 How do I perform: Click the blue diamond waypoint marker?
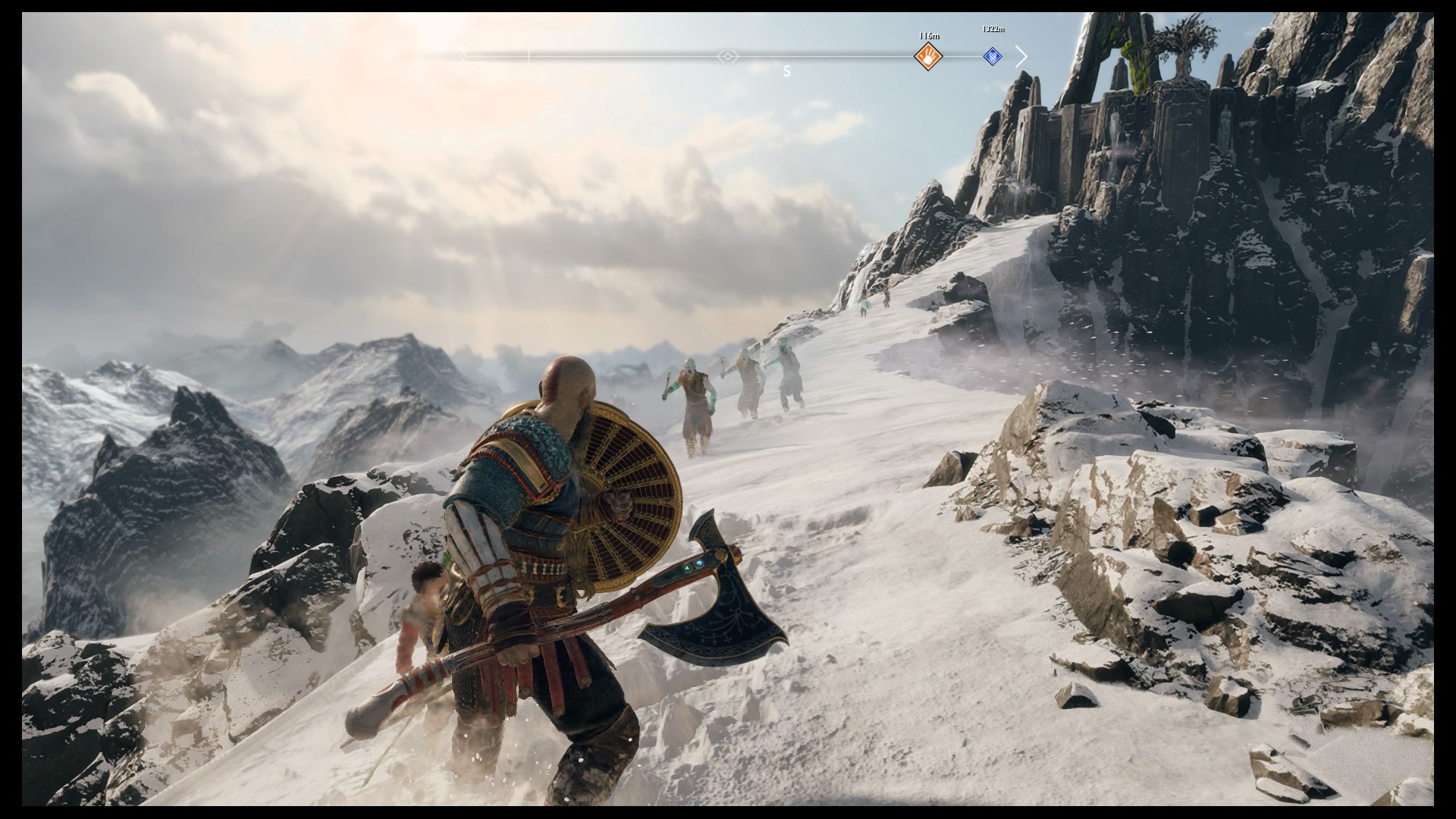[x=992, y=56]
